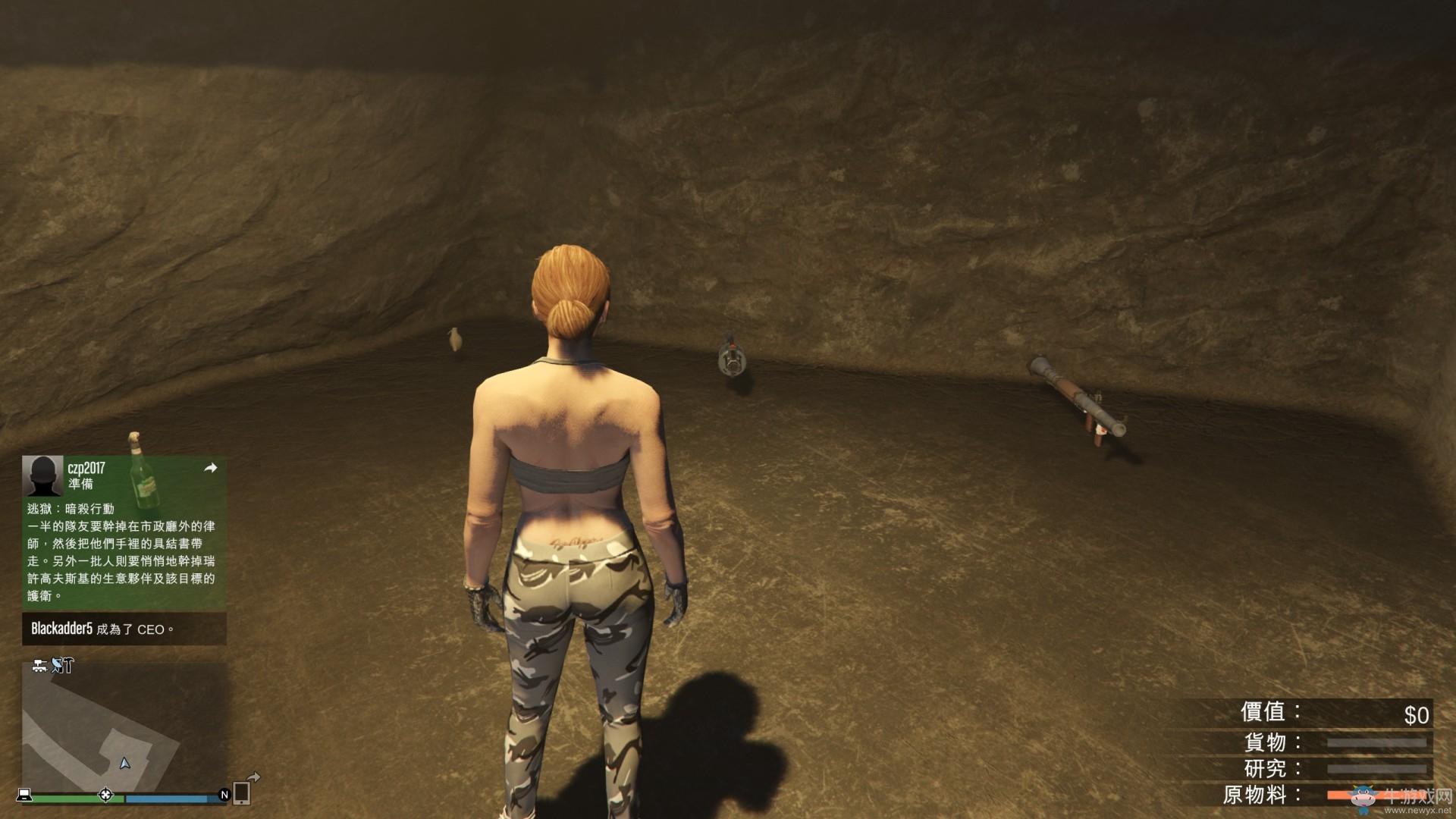Click the czp2017 player avatar

[x=42, y=475]
